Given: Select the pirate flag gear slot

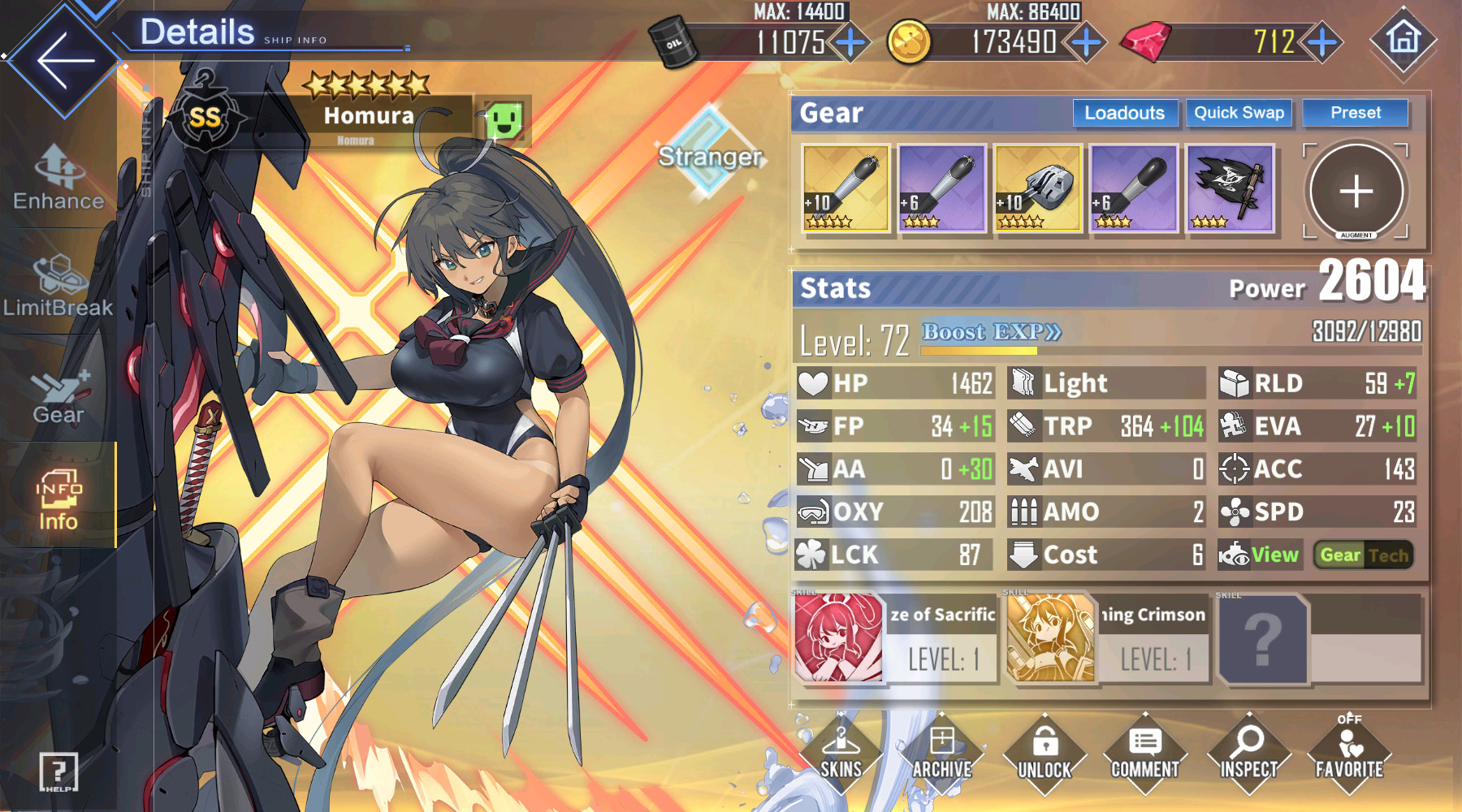Looking at the screenshot, I should tap(1230, 189).
